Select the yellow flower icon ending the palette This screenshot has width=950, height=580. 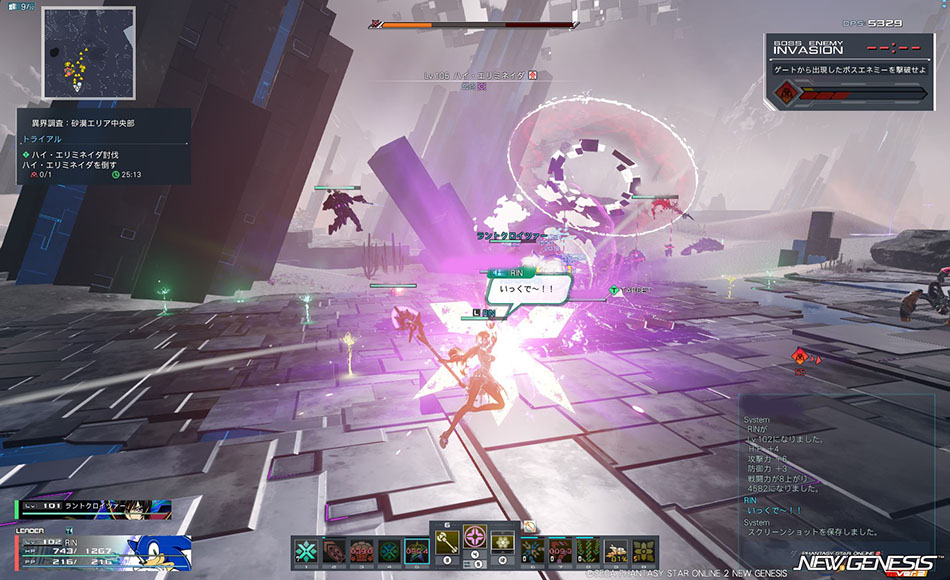pyautogui.click(x=643, y=552)
